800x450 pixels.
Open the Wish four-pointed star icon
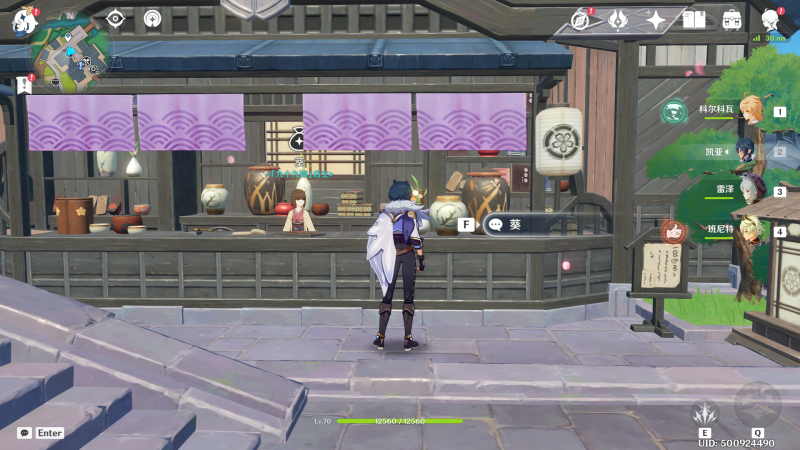tap(656, 19)
